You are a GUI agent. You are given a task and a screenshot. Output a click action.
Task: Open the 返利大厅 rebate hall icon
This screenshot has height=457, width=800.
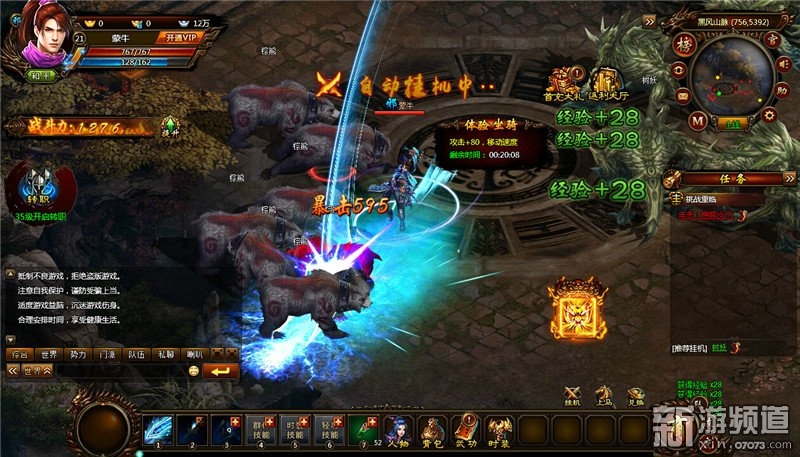607,82
